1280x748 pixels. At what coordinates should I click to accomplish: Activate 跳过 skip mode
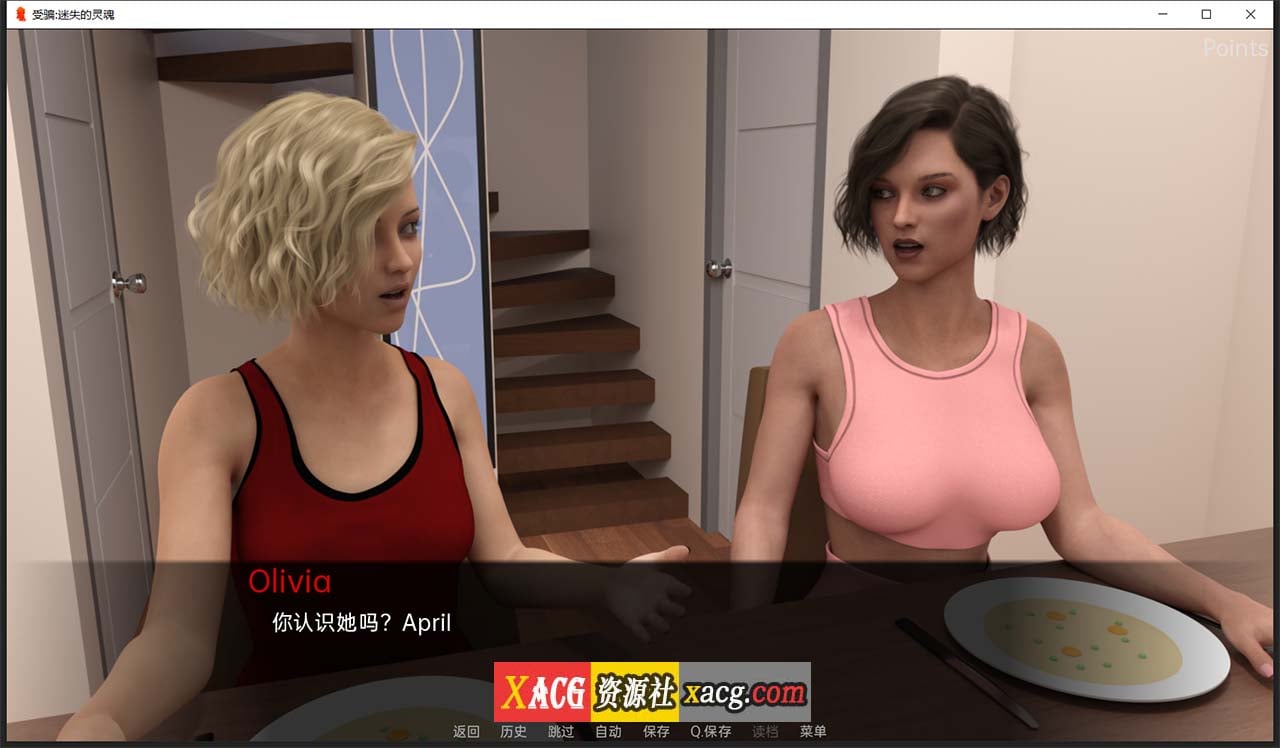point(561,731)
